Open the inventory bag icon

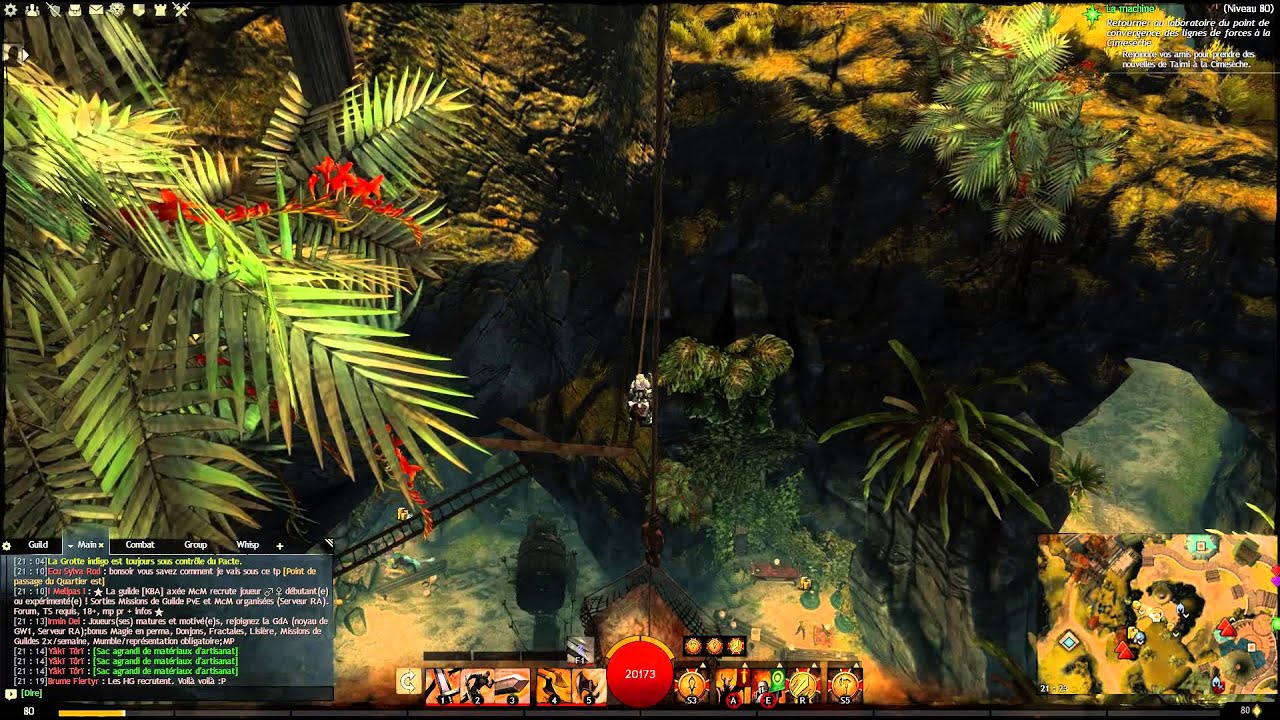75,9
